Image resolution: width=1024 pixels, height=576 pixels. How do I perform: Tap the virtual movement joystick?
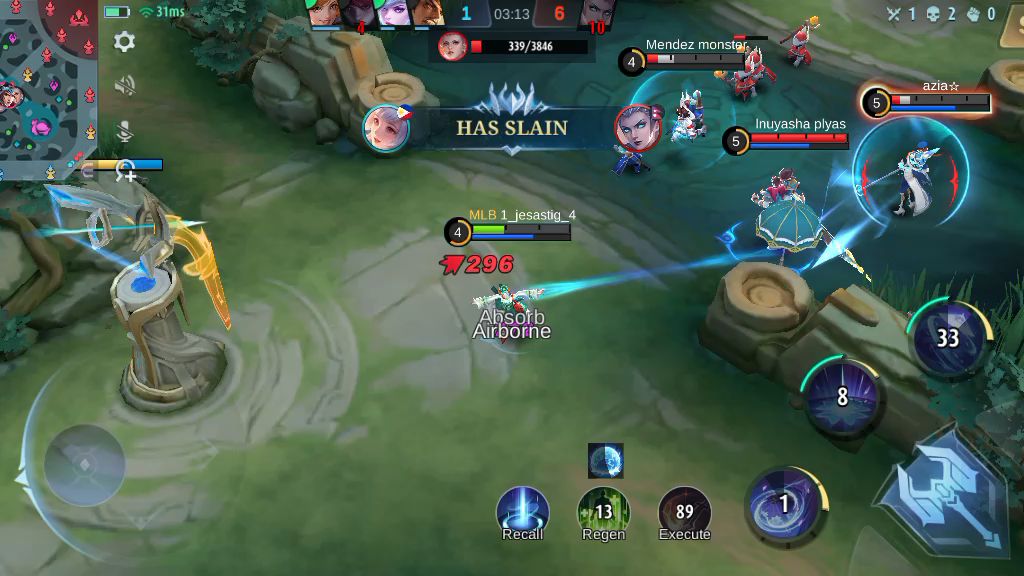(x=84, y=465)
